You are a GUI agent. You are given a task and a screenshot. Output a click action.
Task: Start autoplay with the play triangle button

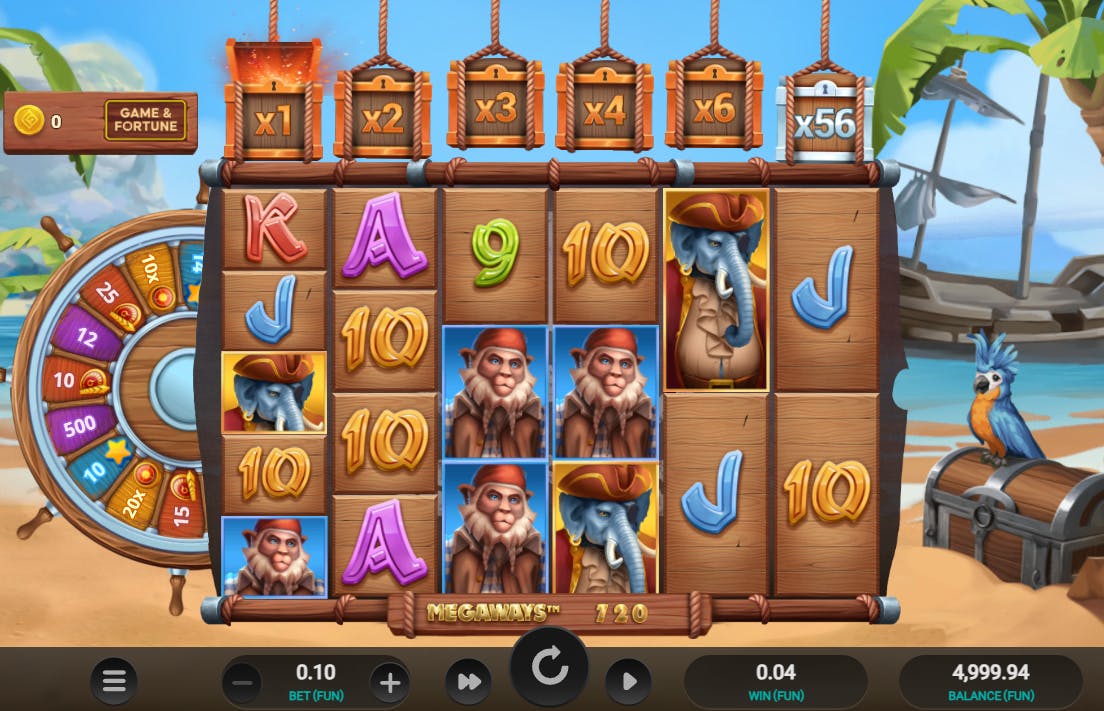[x=629, y=682]
